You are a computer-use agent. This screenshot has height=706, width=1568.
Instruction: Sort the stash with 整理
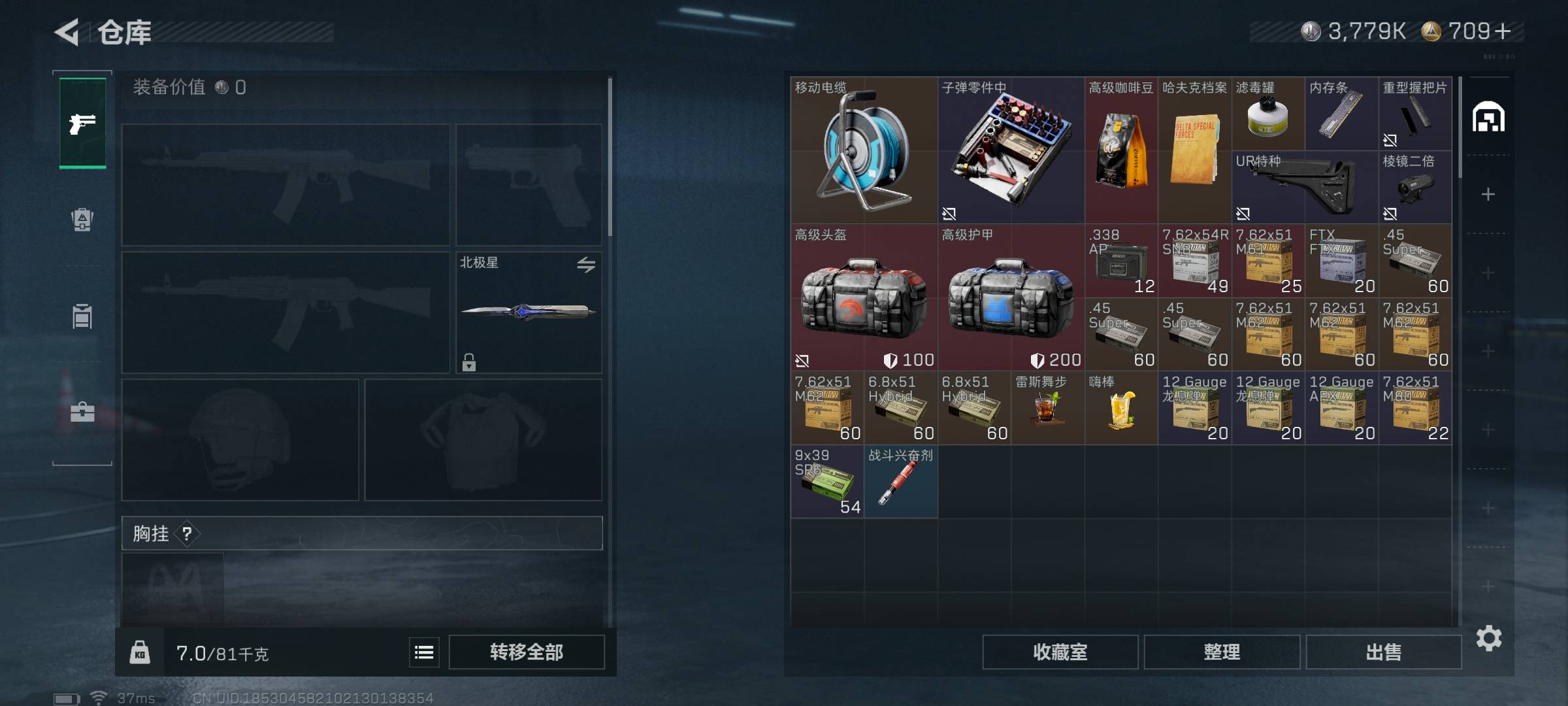(x=1221, y=652)
